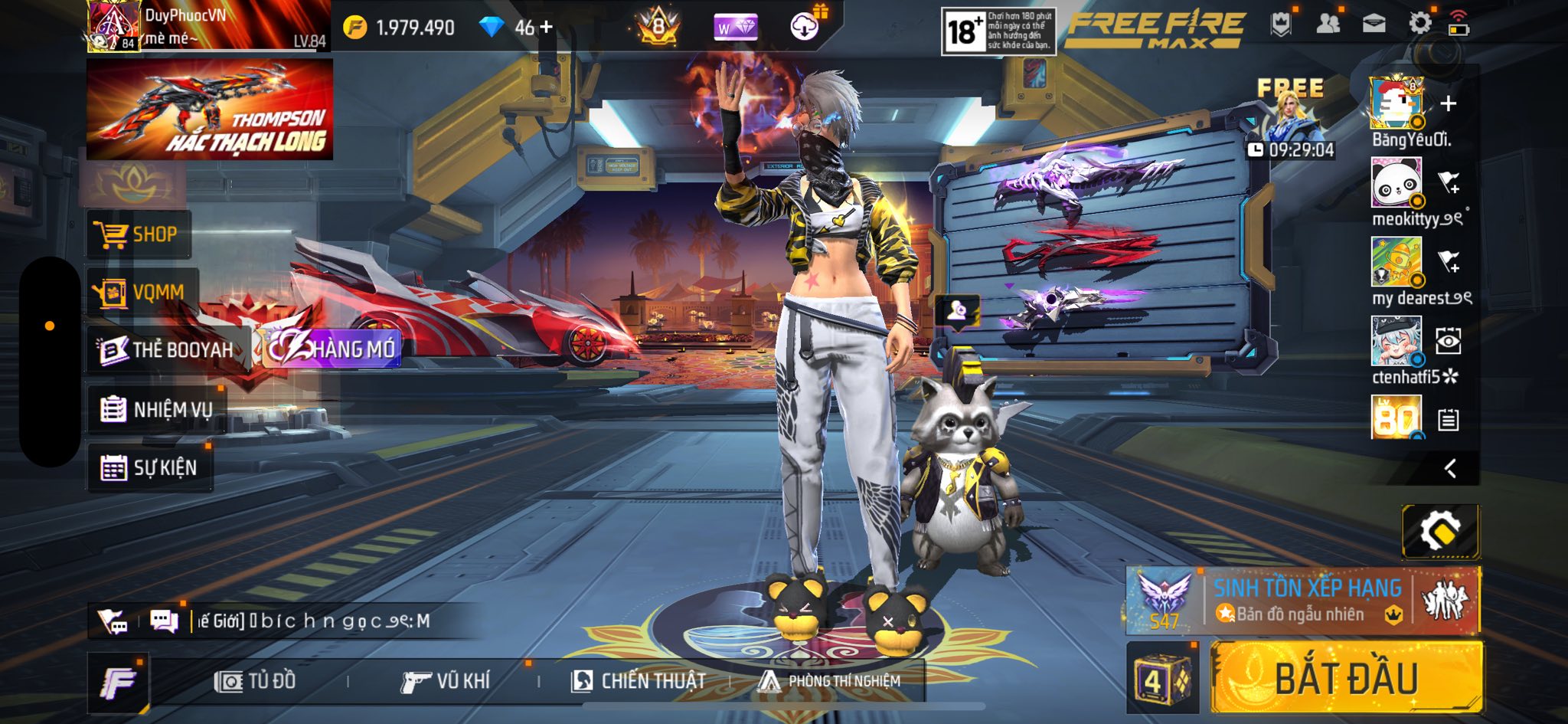Screen dimensions: 1568x724
Task: Start the match with BẮT ĐẦU
Action: [1346, 678]
